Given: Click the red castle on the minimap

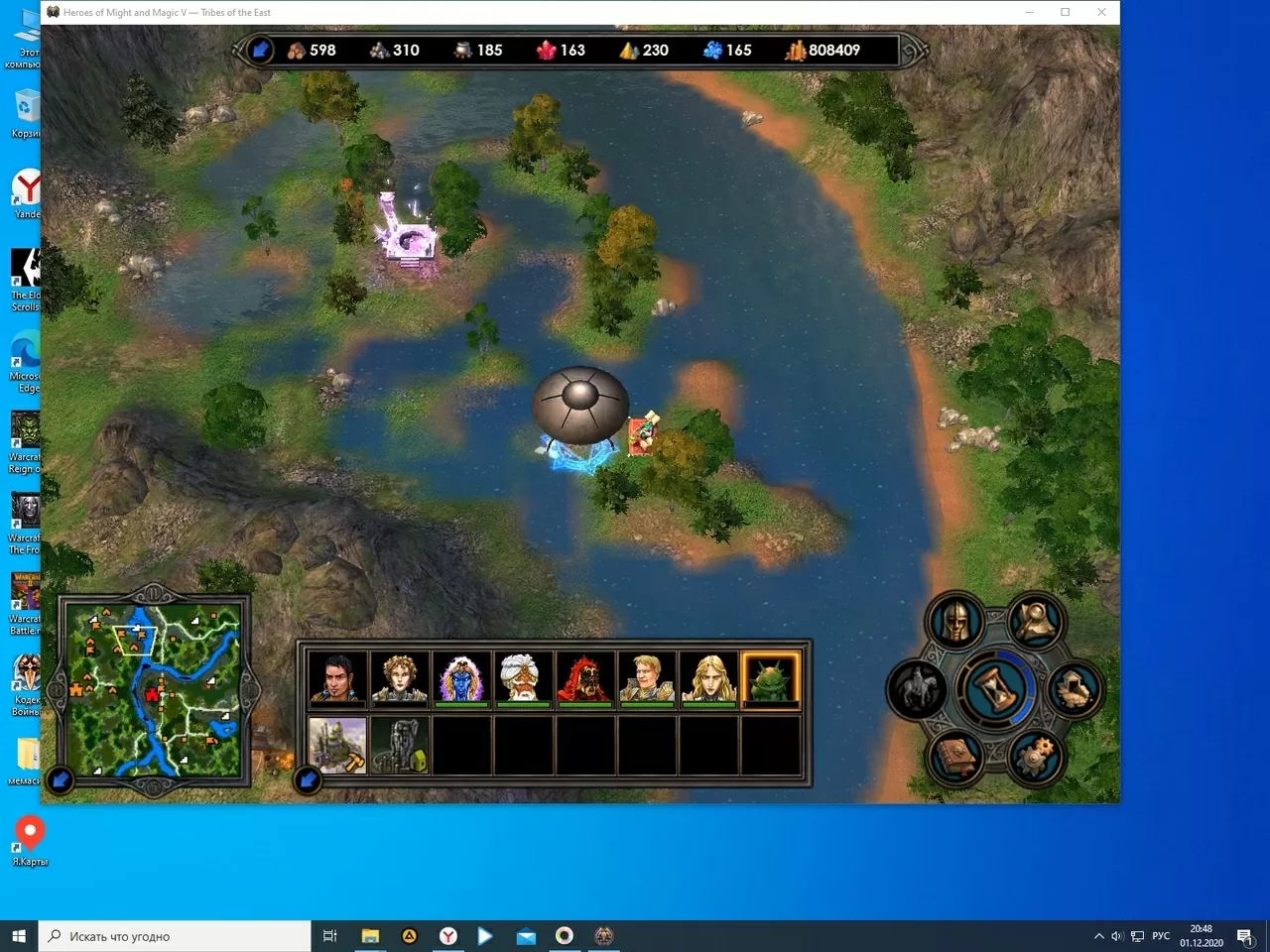Looking at the screenshot, I should [x=153, y=694].
